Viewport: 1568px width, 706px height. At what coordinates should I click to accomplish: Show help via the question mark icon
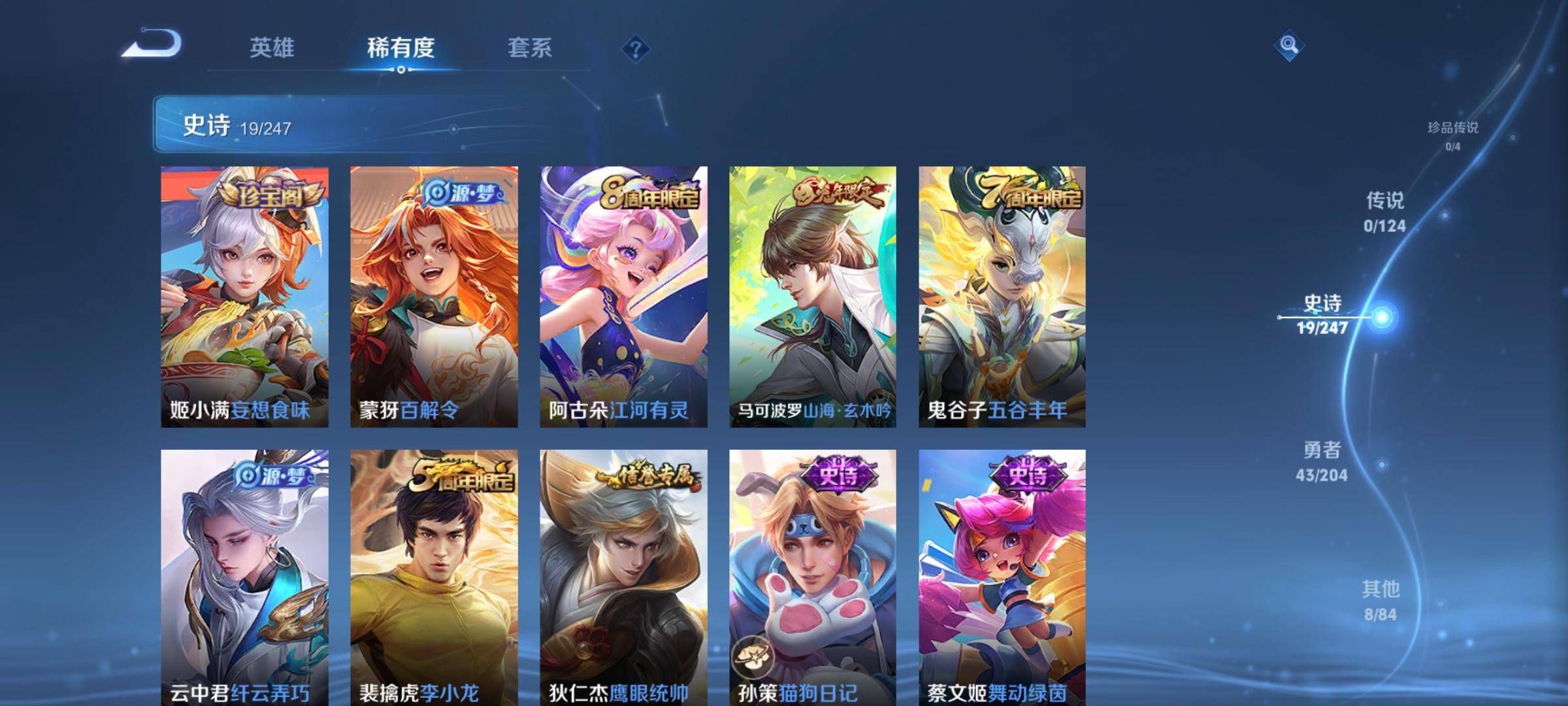(635, 49)
